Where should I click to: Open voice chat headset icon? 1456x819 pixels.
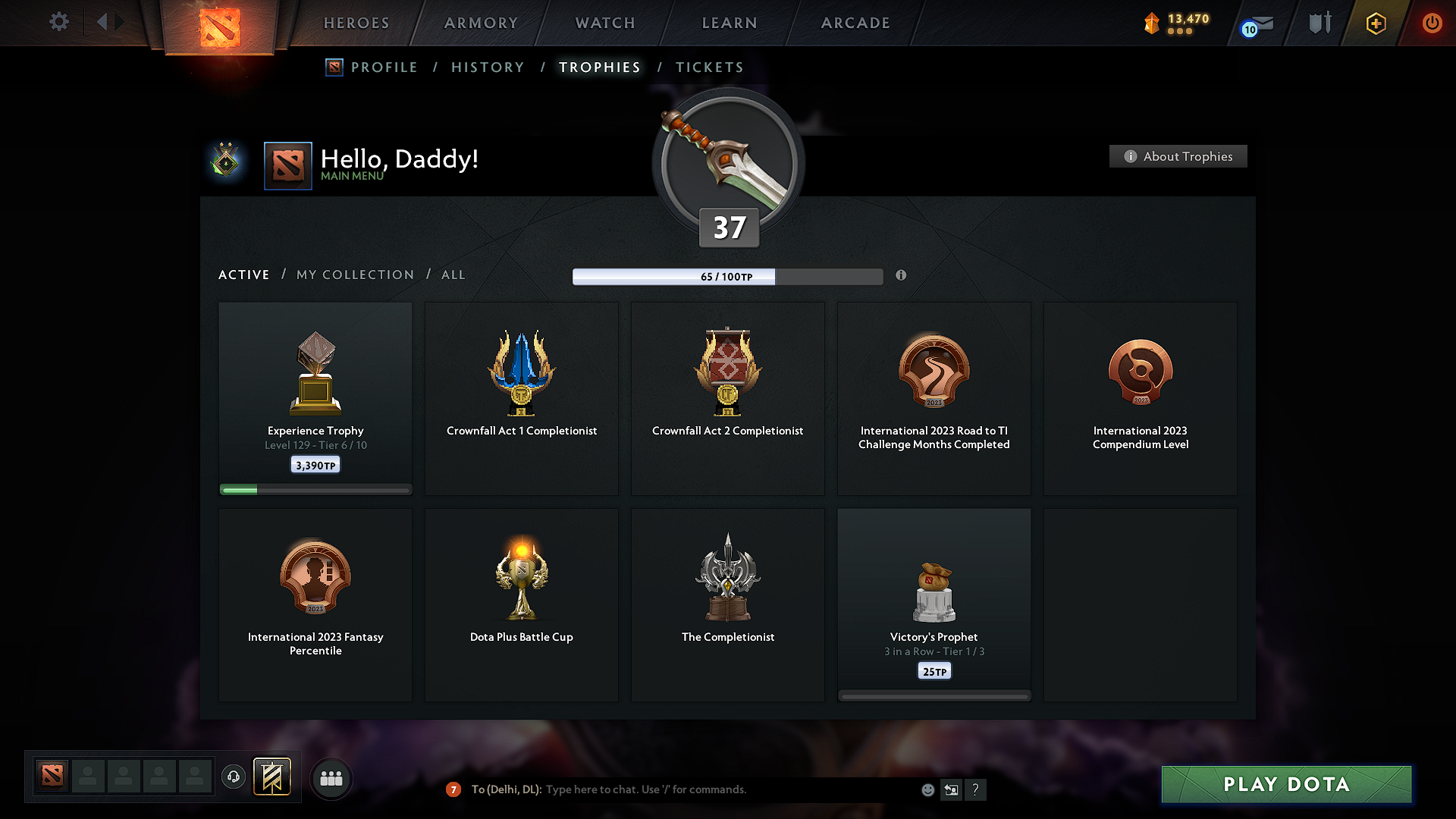234,777
